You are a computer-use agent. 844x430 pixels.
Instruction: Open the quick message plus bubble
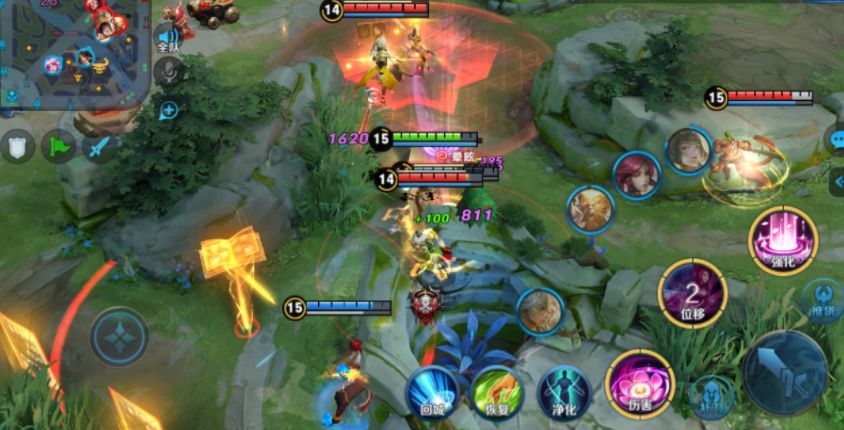click(x=168, y=110)
